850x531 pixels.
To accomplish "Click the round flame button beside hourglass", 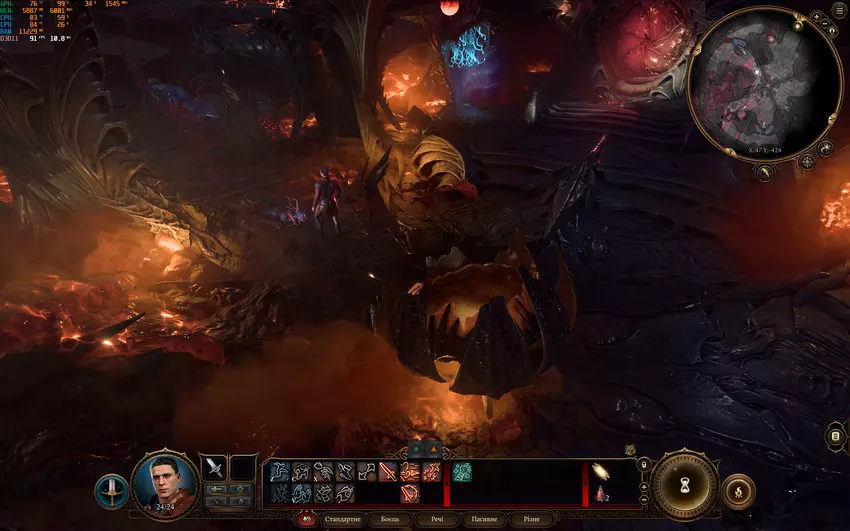I will tap(738, 490).
